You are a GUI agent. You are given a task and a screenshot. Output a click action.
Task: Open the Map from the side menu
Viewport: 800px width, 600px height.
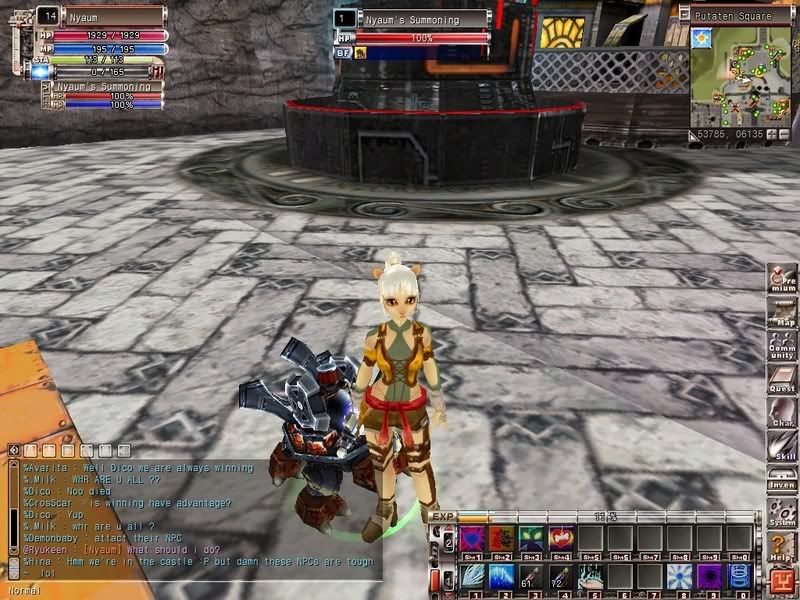(780, 314)
